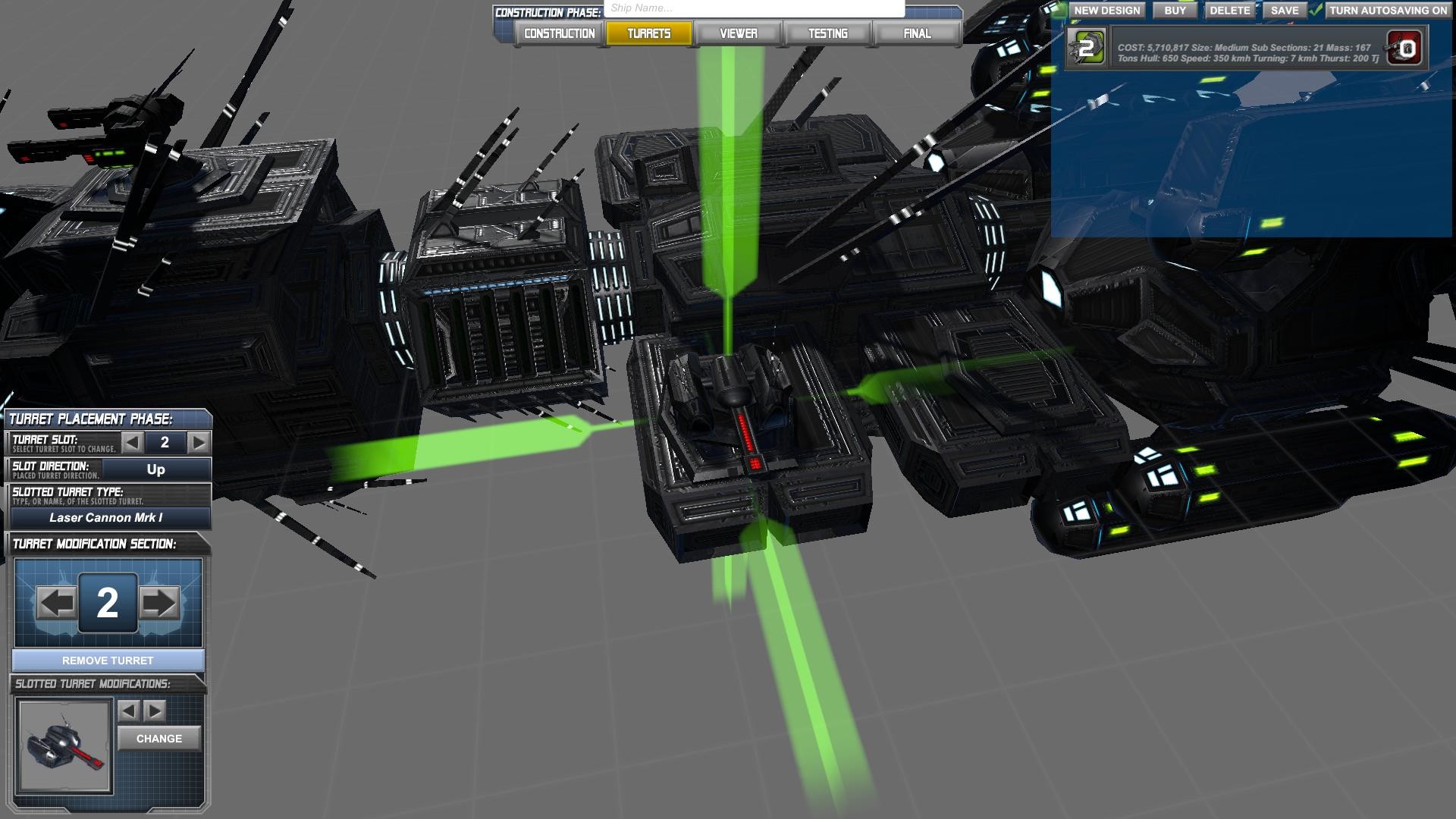The width and height of the screenshot is (1456, 819).
Task: Open the VIEWER tab
Action: pos(739,33)
